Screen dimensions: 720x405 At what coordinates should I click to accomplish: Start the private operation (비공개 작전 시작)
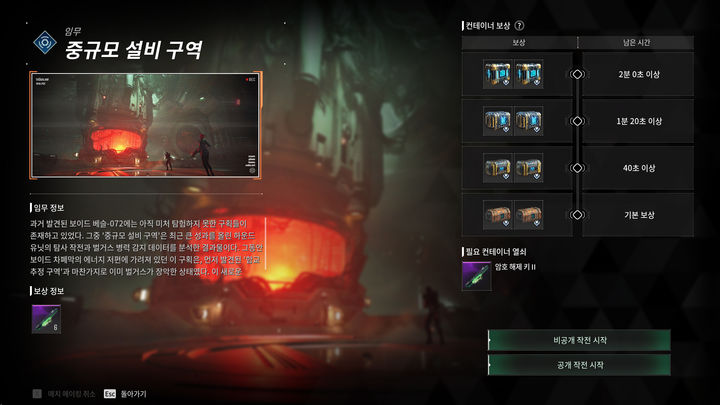[579, 340]
